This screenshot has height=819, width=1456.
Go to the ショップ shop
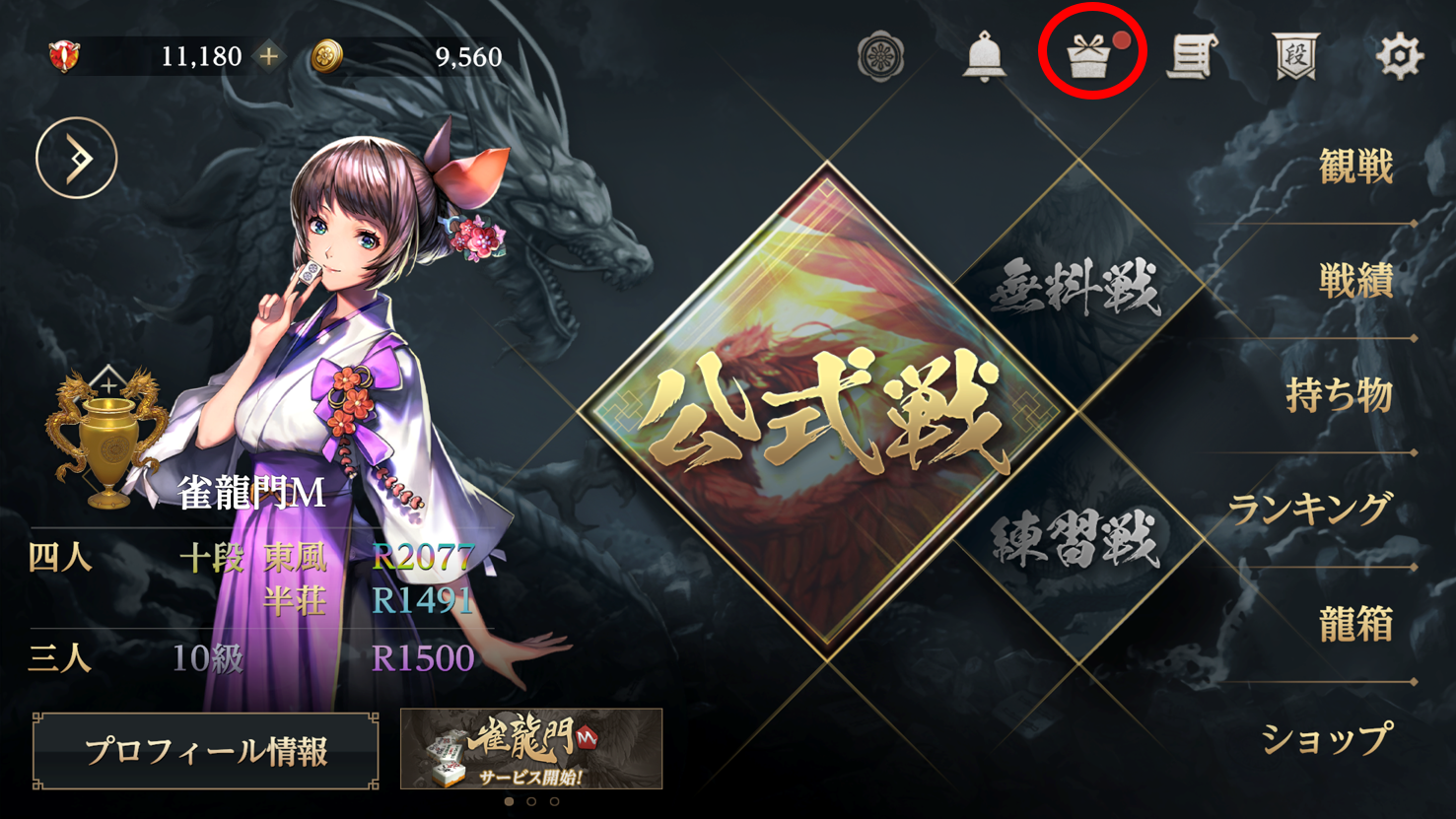click(x=1326, y=739)
